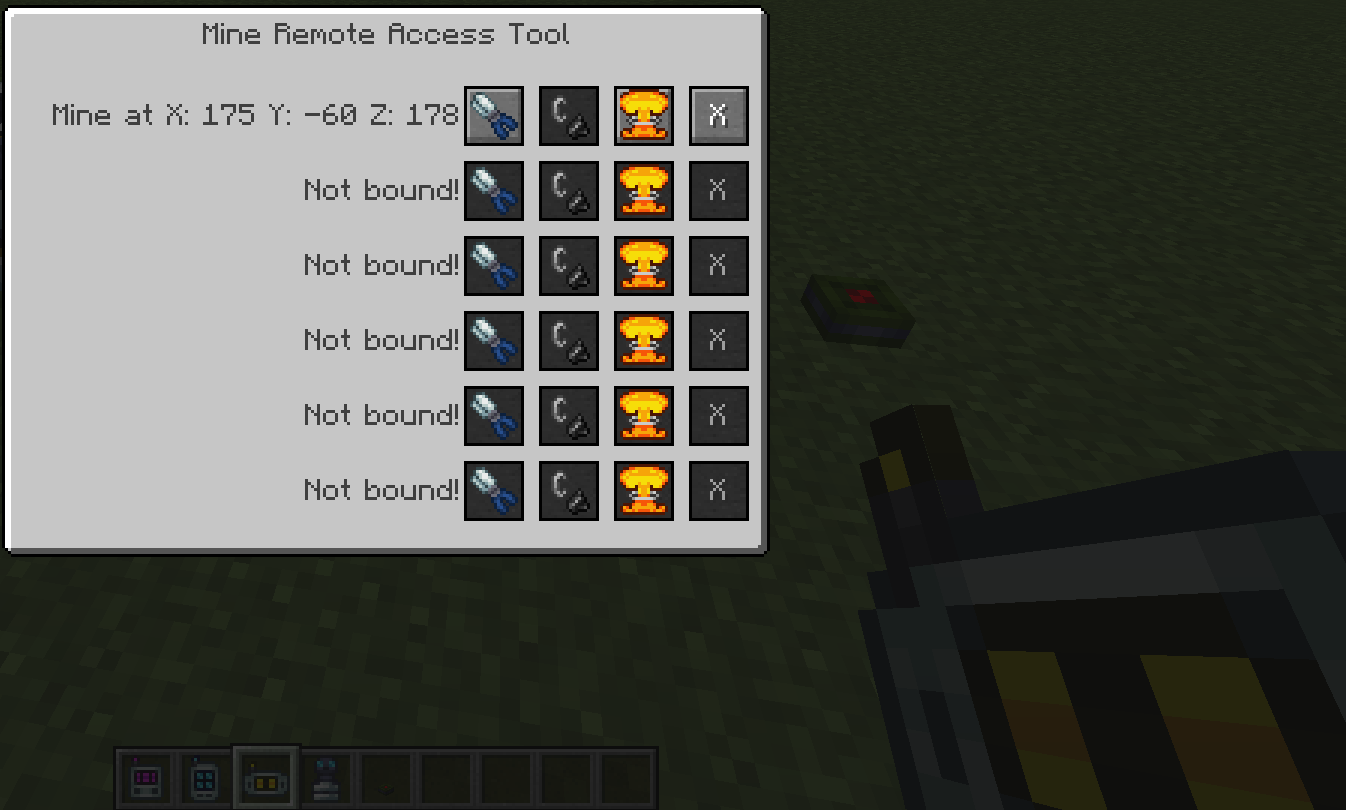
Task: Click the Mine at X: 175 coordinates text
Action: (255, 115)
